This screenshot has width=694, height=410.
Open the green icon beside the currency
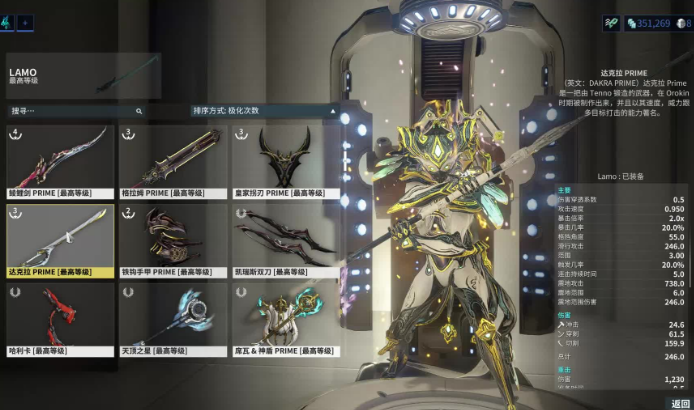[611, 22]
